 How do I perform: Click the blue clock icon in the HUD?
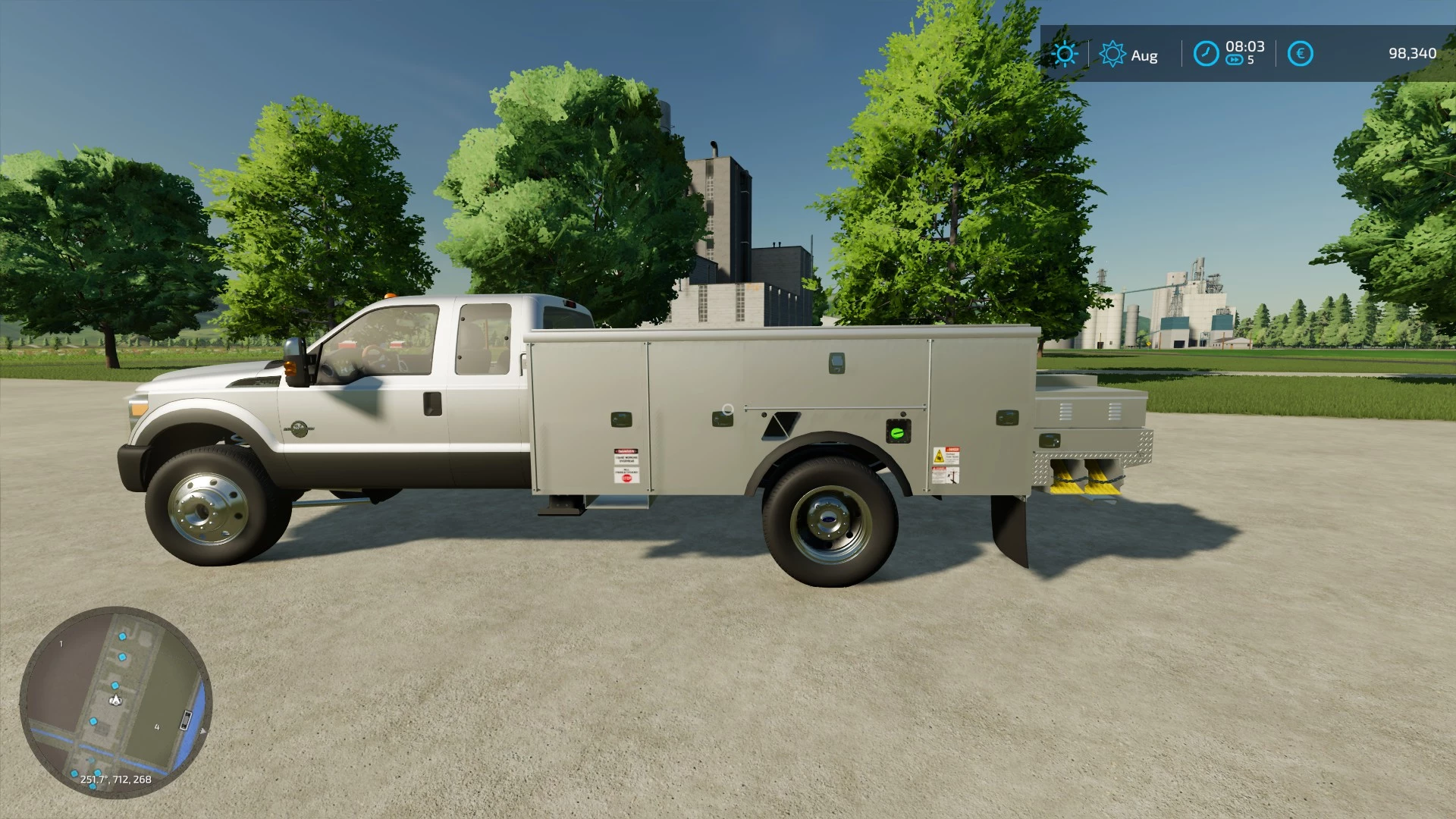1206,53
